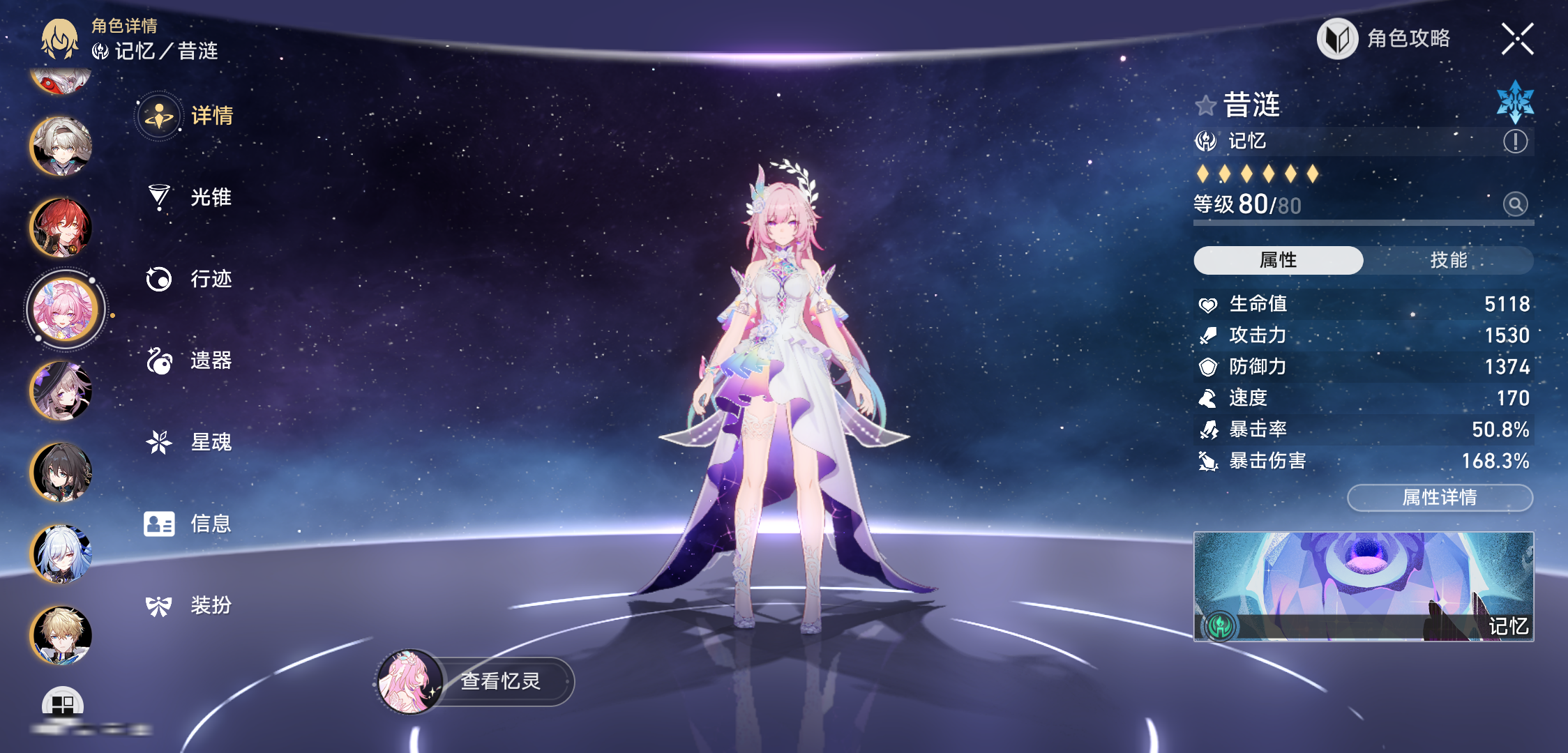Select the 属性 attributes tab
The image size is (1568, 753).
pyautogui.click(x=1278, y=260)
